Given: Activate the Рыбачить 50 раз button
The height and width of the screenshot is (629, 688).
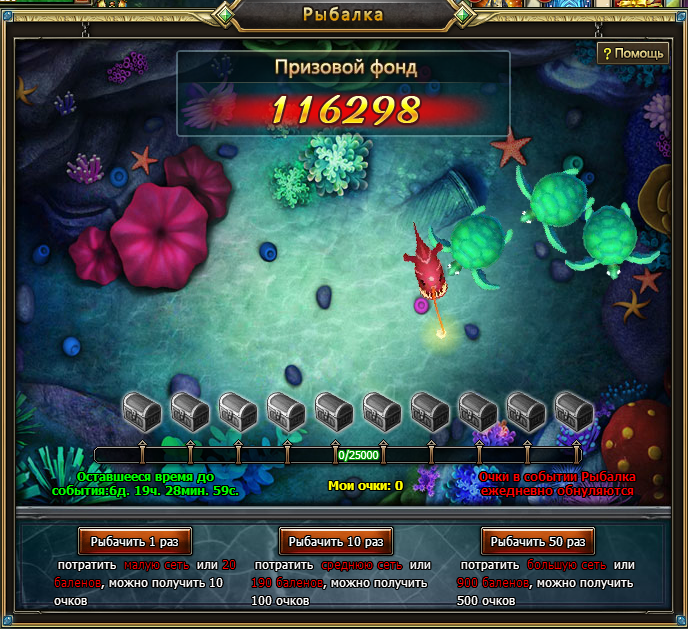Looking at the screenshot, I should click(x=538, y=541).
